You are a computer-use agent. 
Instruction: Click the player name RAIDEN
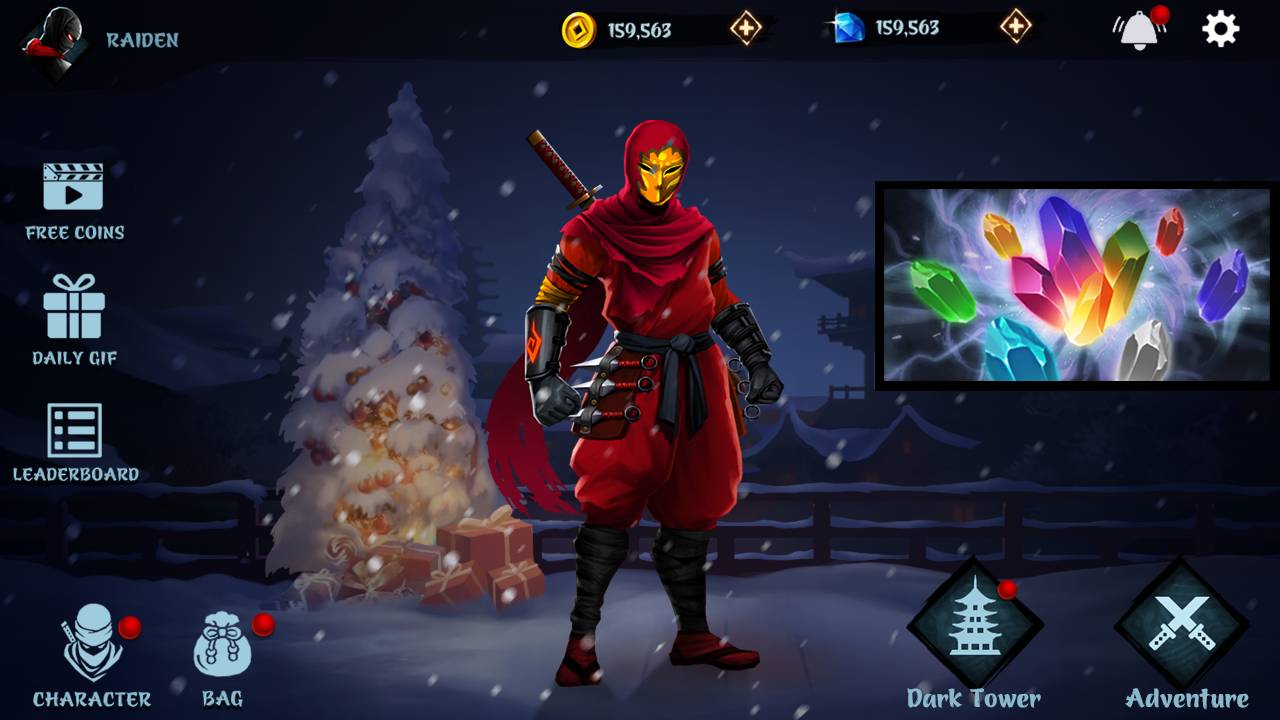coord(143,41)
